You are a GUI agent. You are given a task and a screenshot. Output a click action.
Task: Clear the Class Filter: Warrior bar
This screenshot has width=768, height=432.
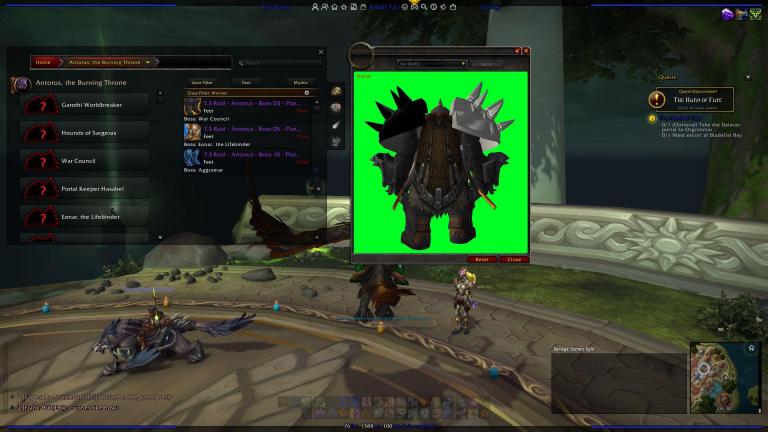point(307,92)
